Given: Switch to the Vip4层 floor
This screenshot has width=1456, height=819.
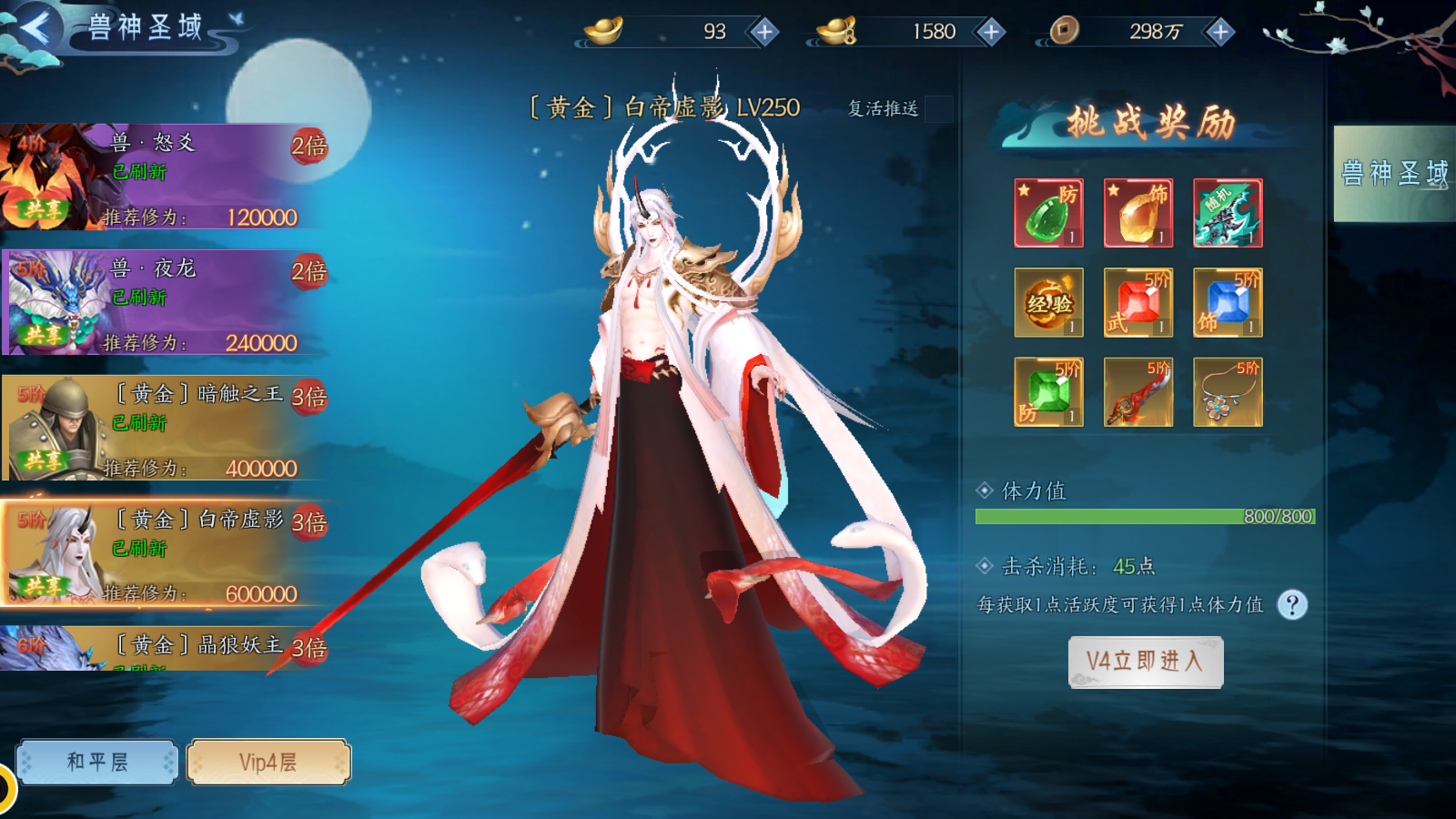Looking at the screenshot, I should click(268, 762).
